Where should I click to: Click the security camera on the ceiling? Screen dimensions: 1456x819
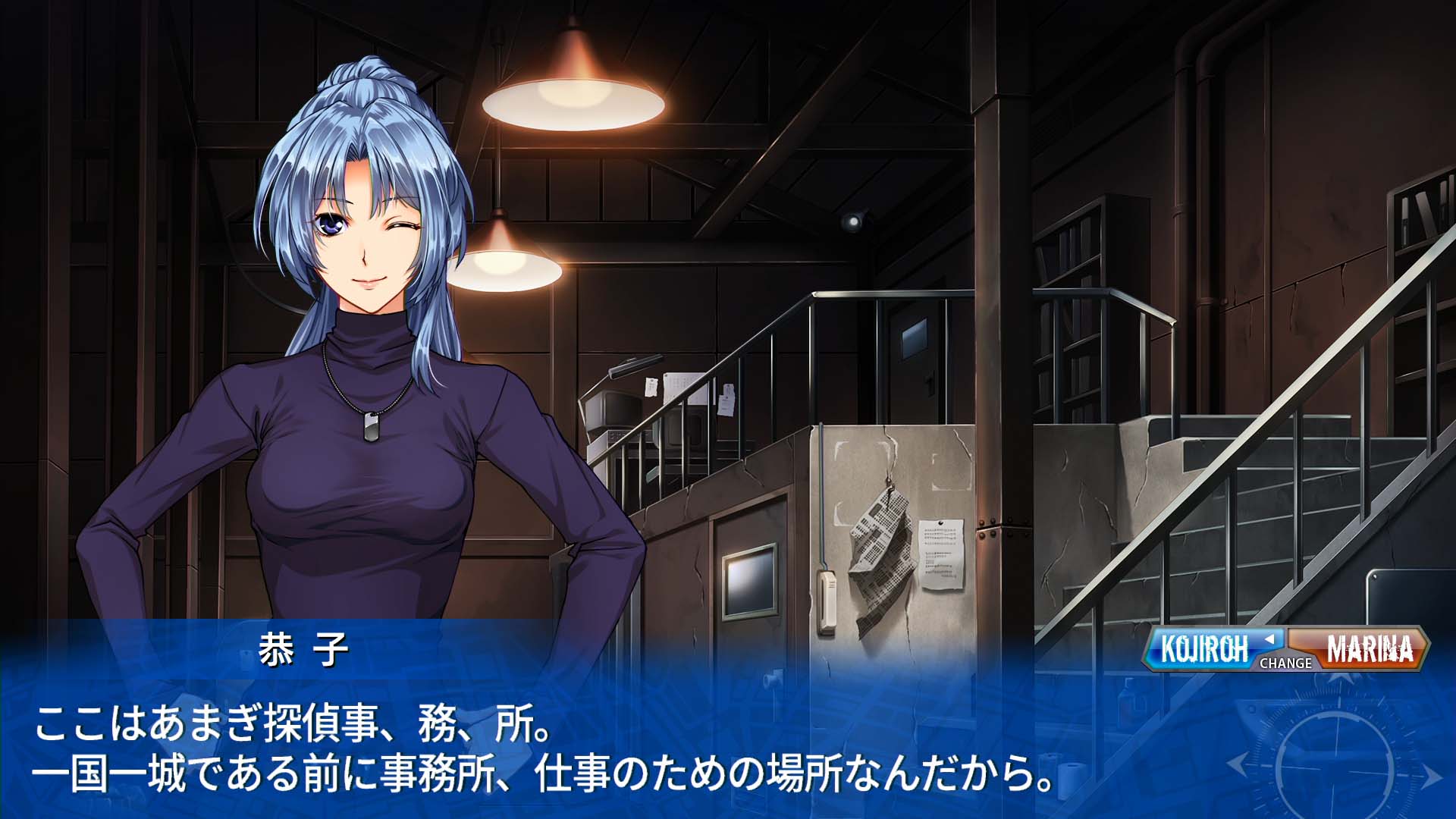pos(852,221)
